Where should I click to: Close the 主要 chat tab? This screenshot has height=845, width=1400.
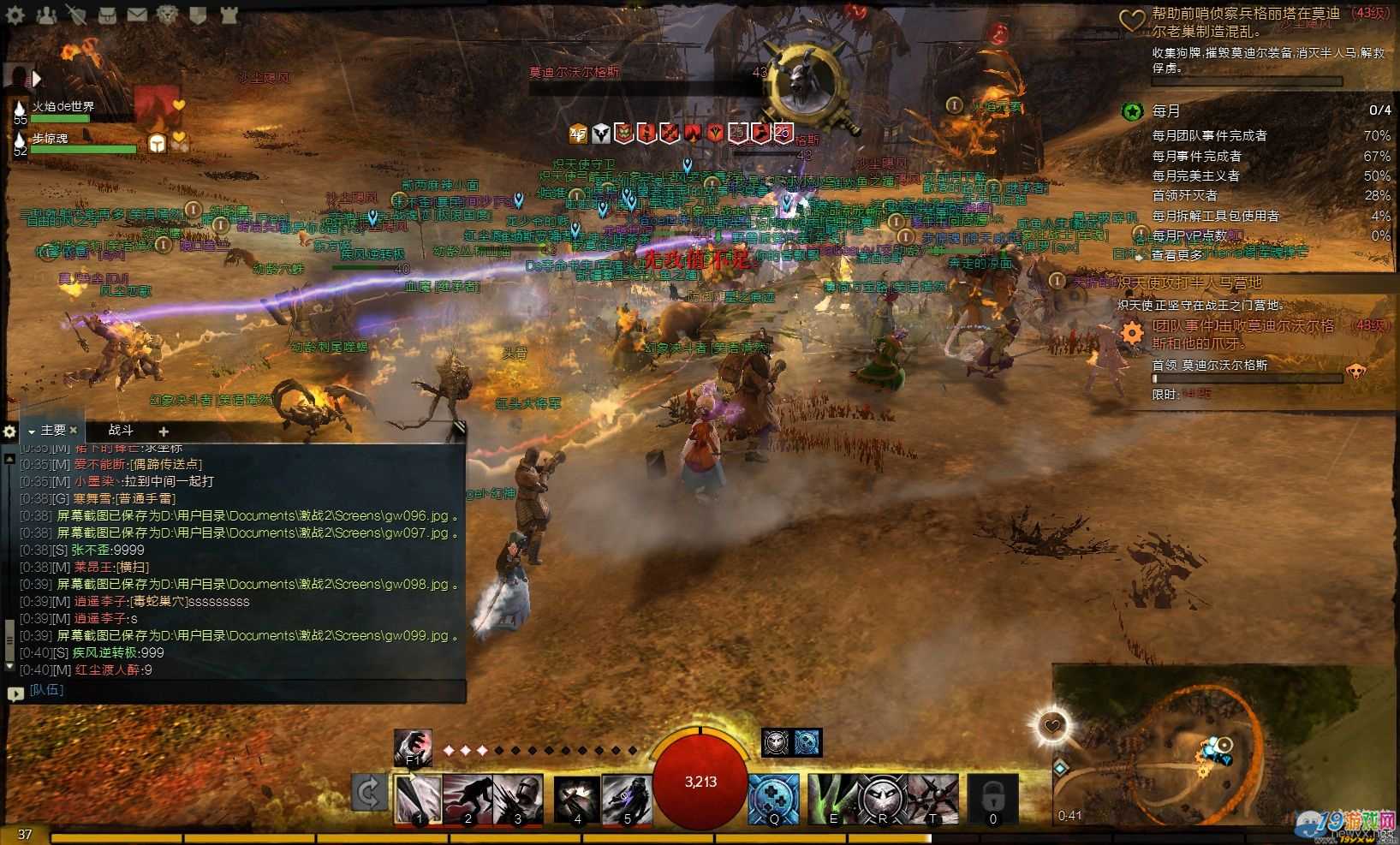click(74, 431)
